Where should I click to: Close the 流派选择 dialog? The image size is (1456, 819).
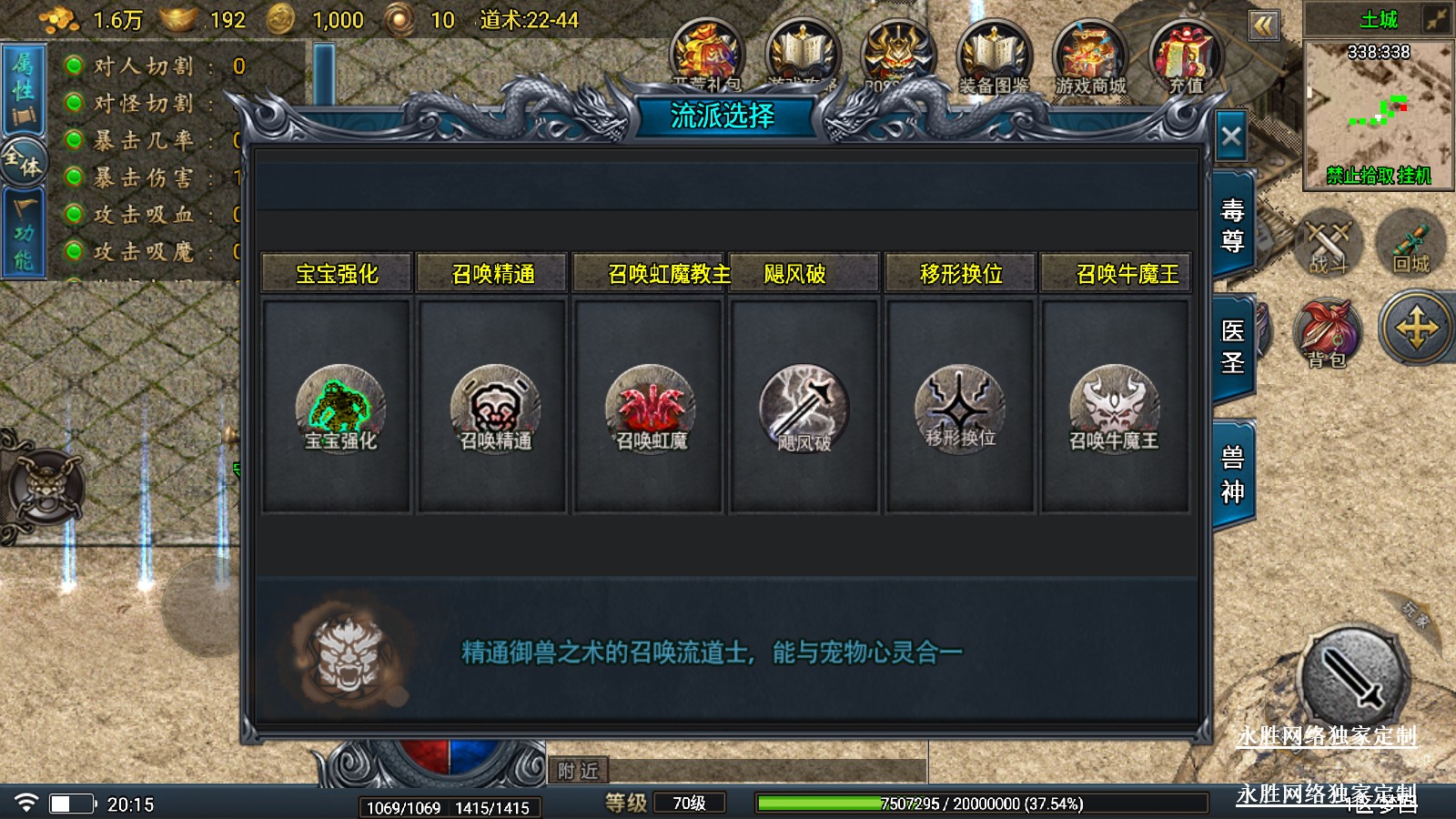click(1231, 137)
